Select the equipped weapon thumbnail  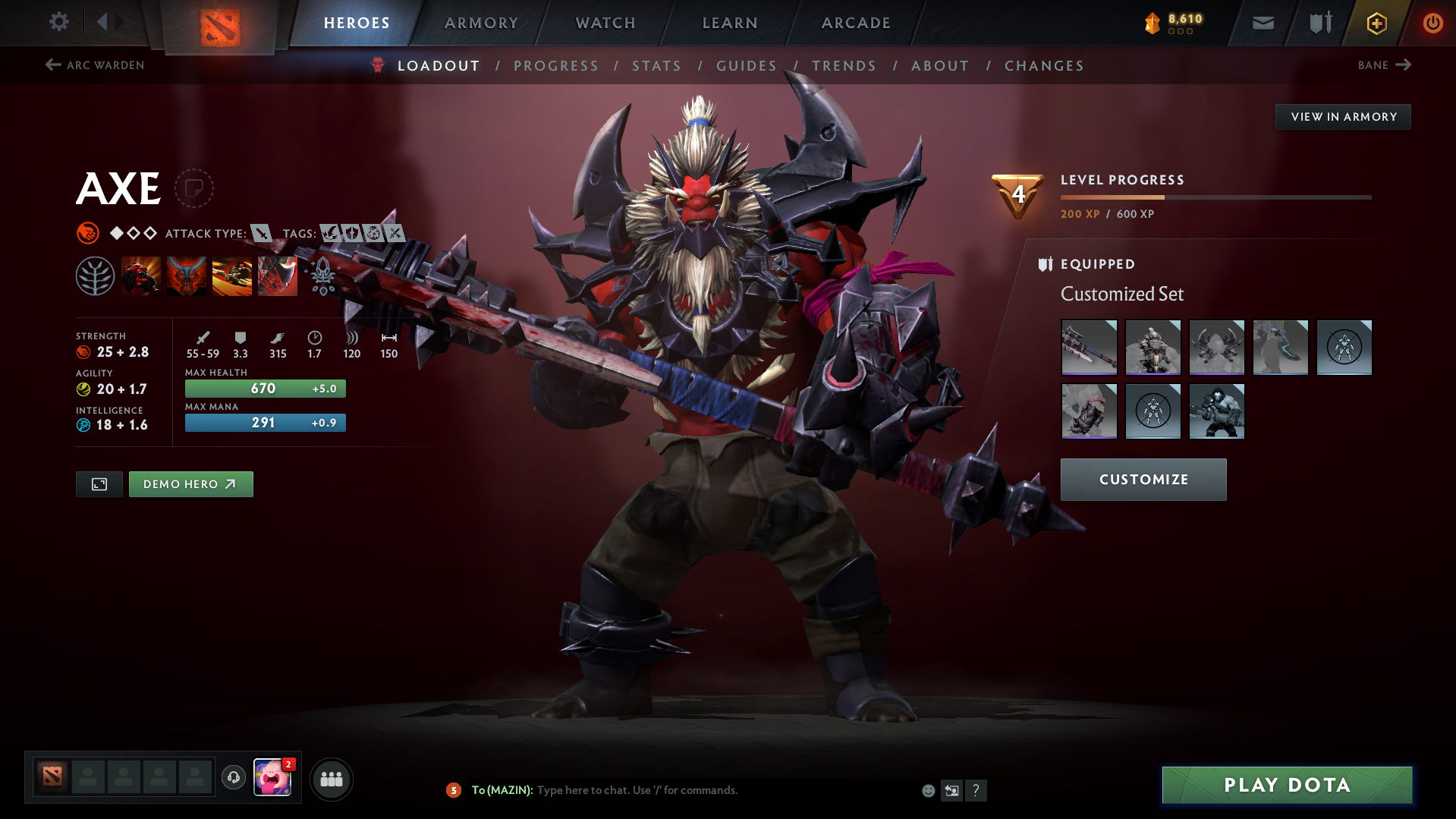[1088, 347]
